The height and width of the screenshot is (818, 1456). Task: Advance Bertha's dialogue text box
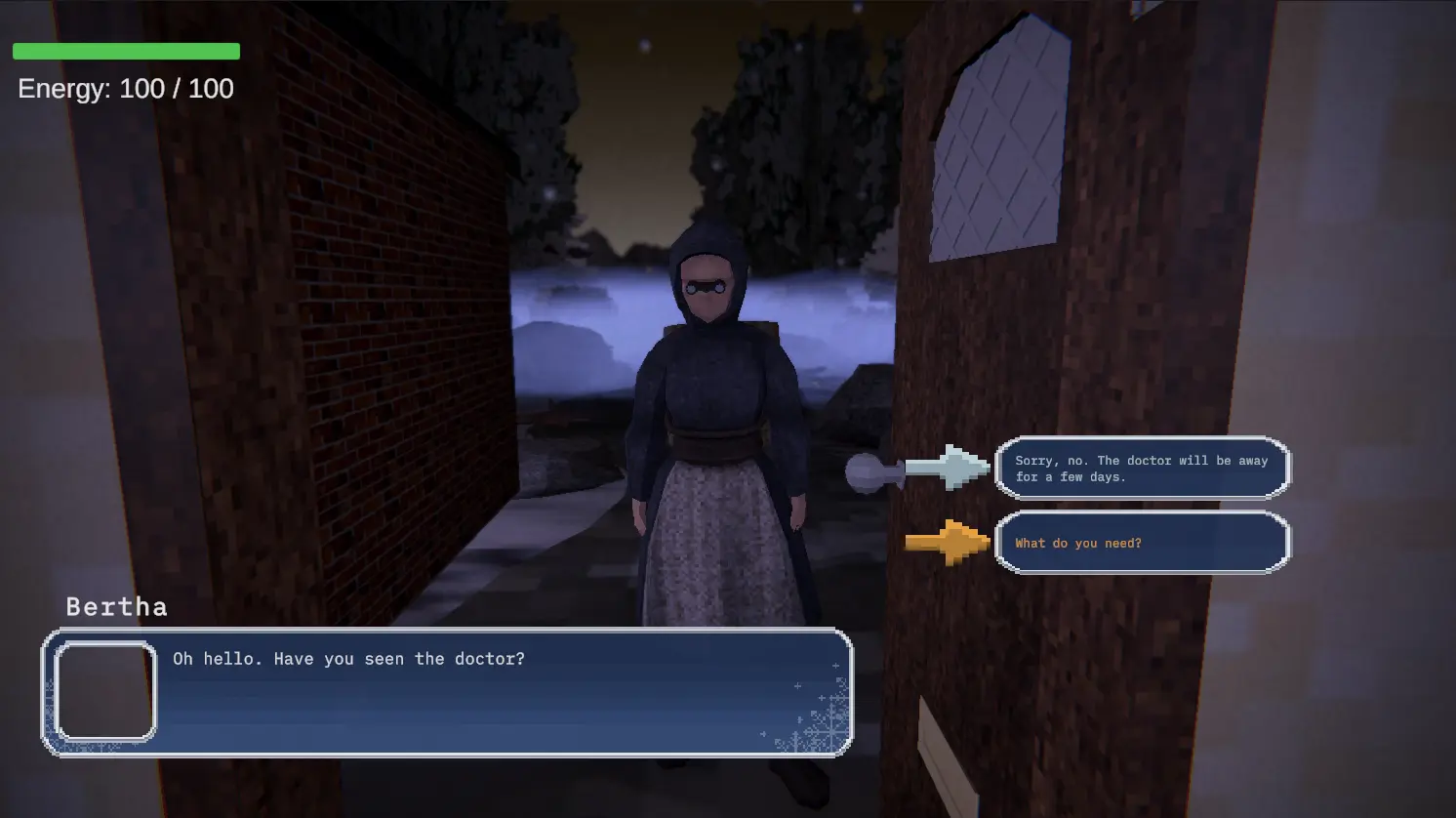tap(447, 692)
